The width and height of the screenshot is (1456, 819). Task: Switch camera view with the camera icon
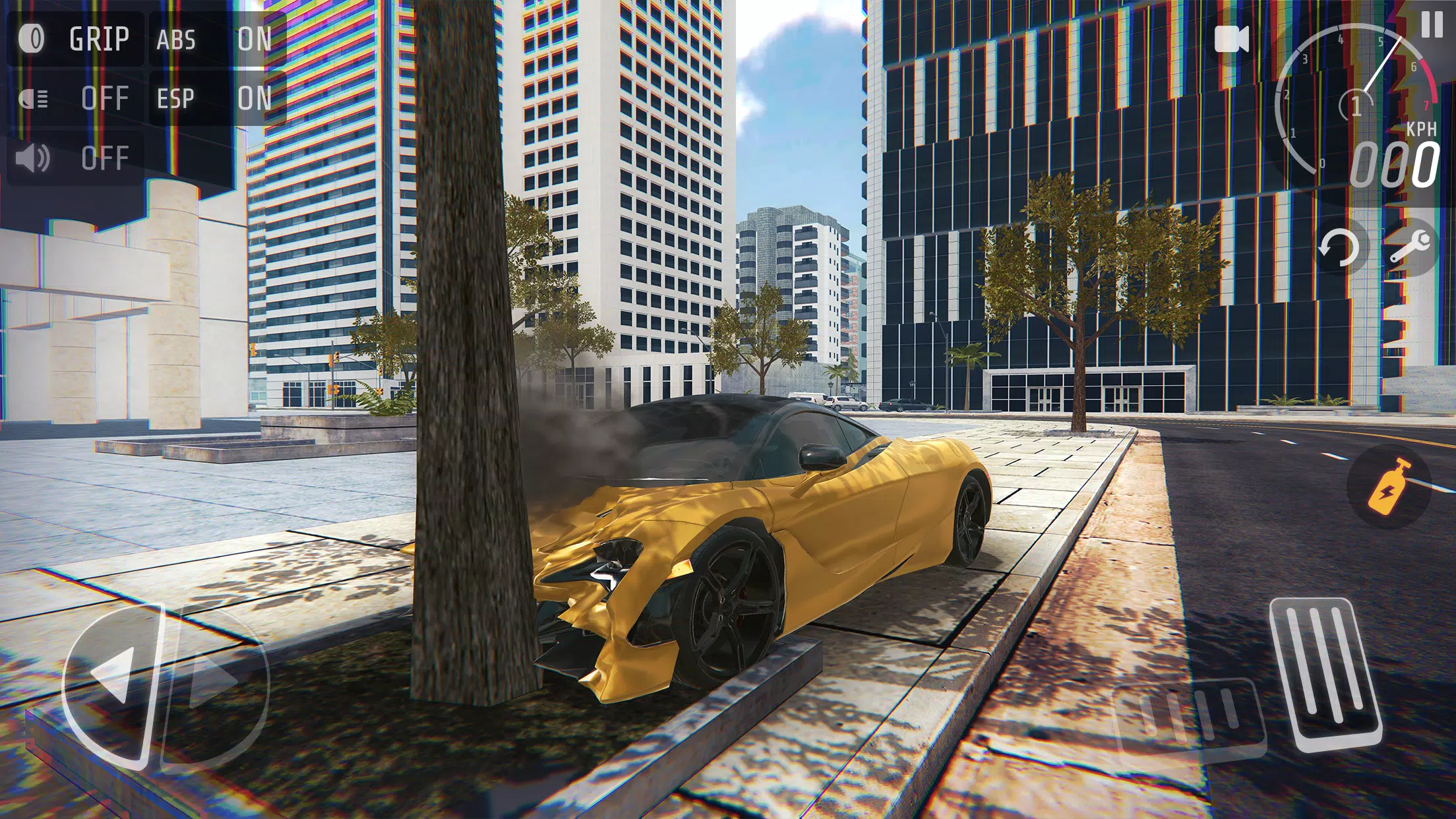pos(1232,40)
